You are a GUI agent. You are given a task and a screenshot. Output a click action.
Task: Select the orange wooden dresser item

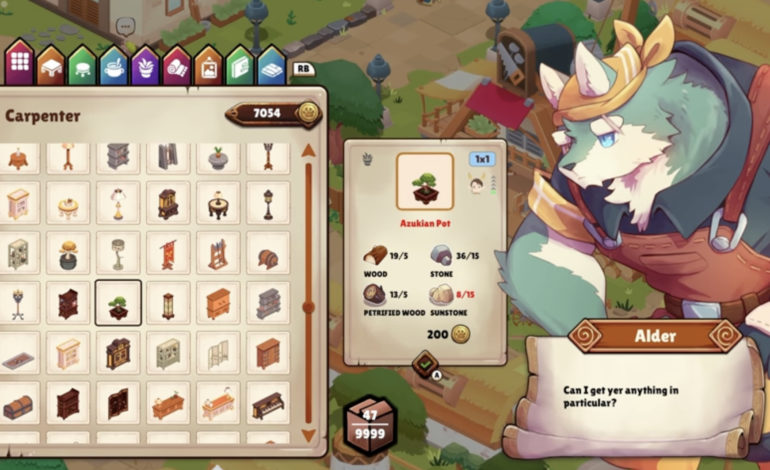(218, 303)
